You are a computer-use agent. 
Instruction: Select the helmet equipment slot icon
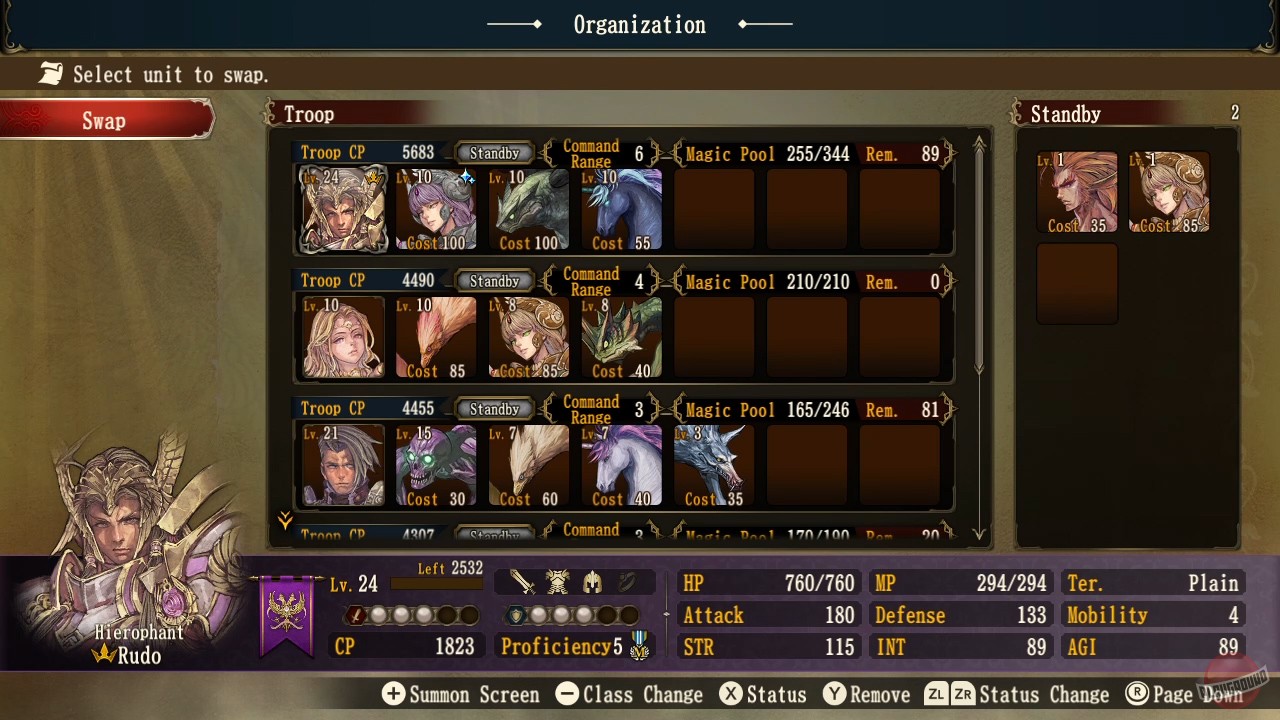coord(592,582)
